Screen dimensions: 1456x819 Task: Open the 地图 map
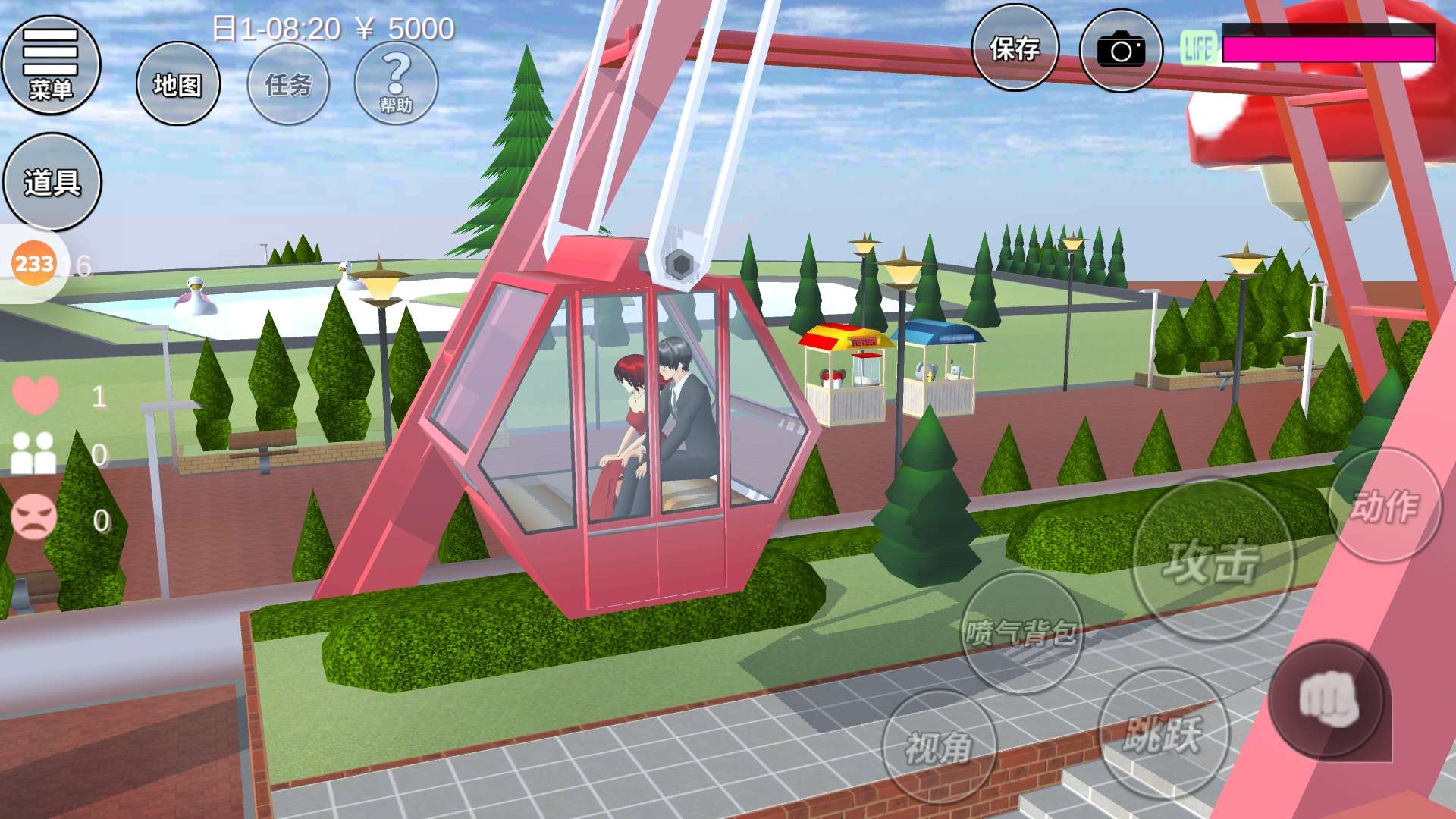[x=178, y=84]
